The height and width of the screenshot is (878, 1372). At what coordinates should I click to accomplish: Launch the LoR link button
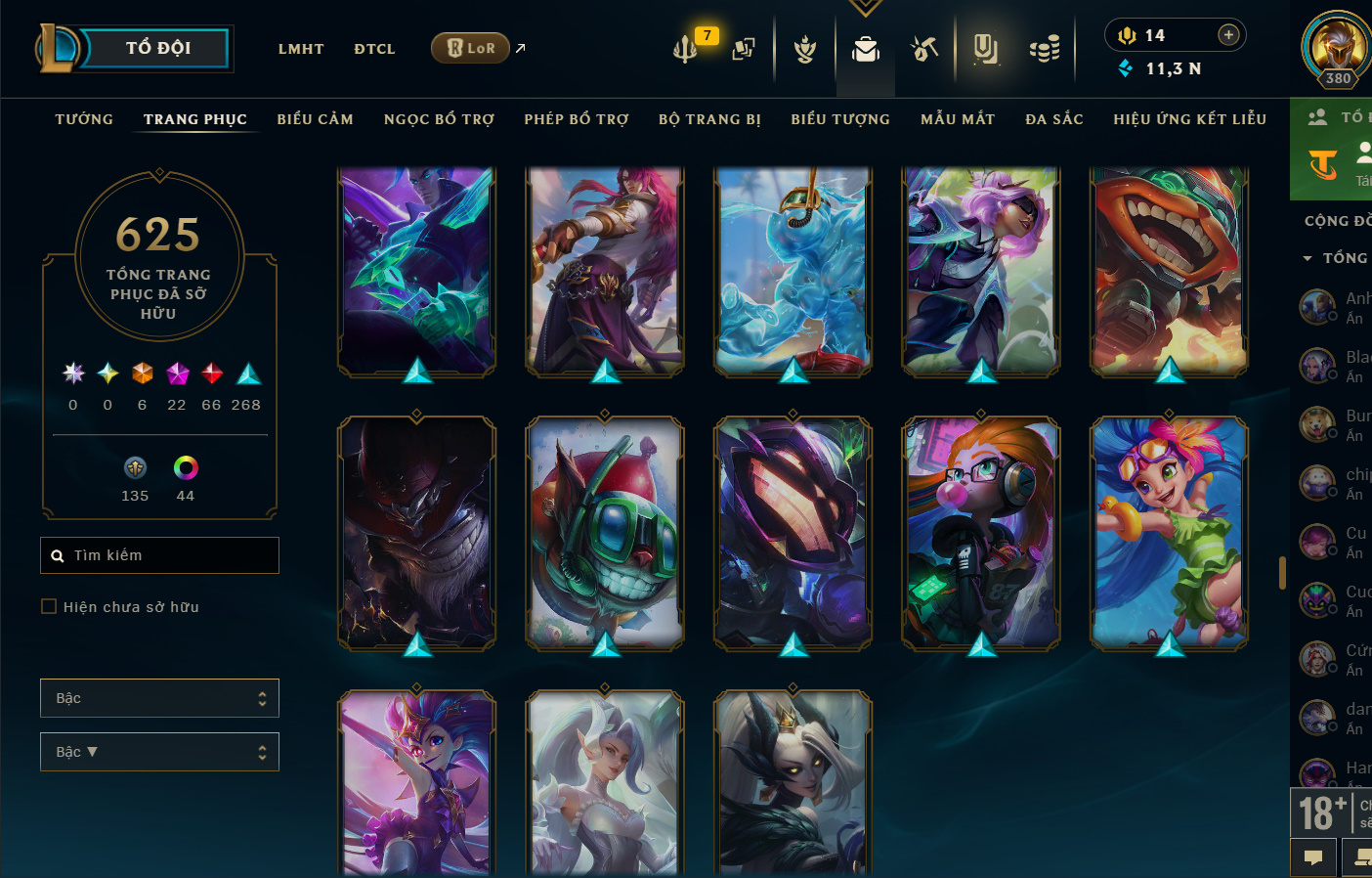[471, 48]
